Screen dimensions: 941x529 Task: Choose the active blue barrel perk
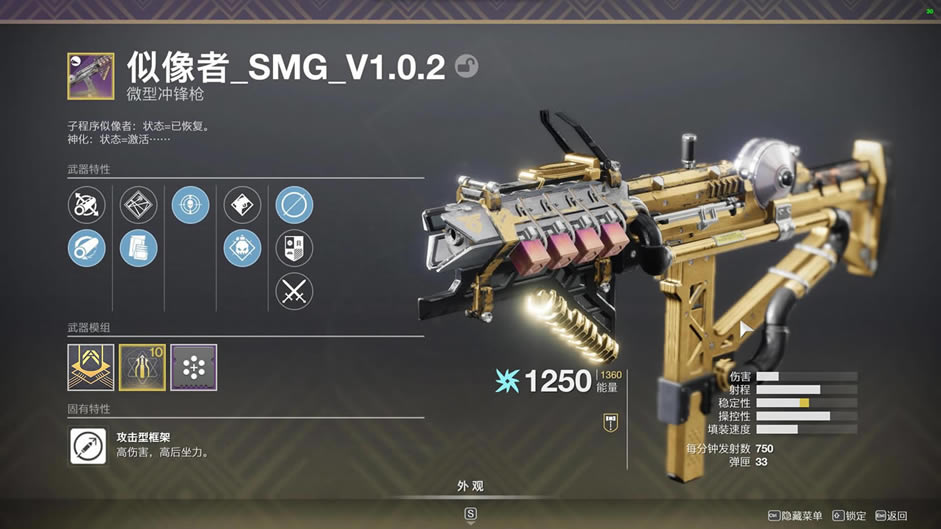(x=87, y=248)
